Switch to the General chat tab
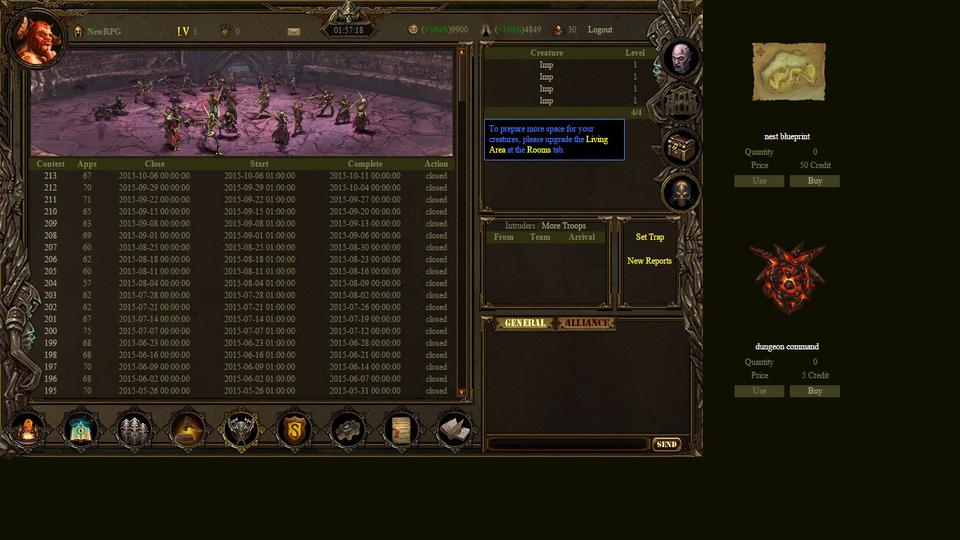 [x=525, y=323]
